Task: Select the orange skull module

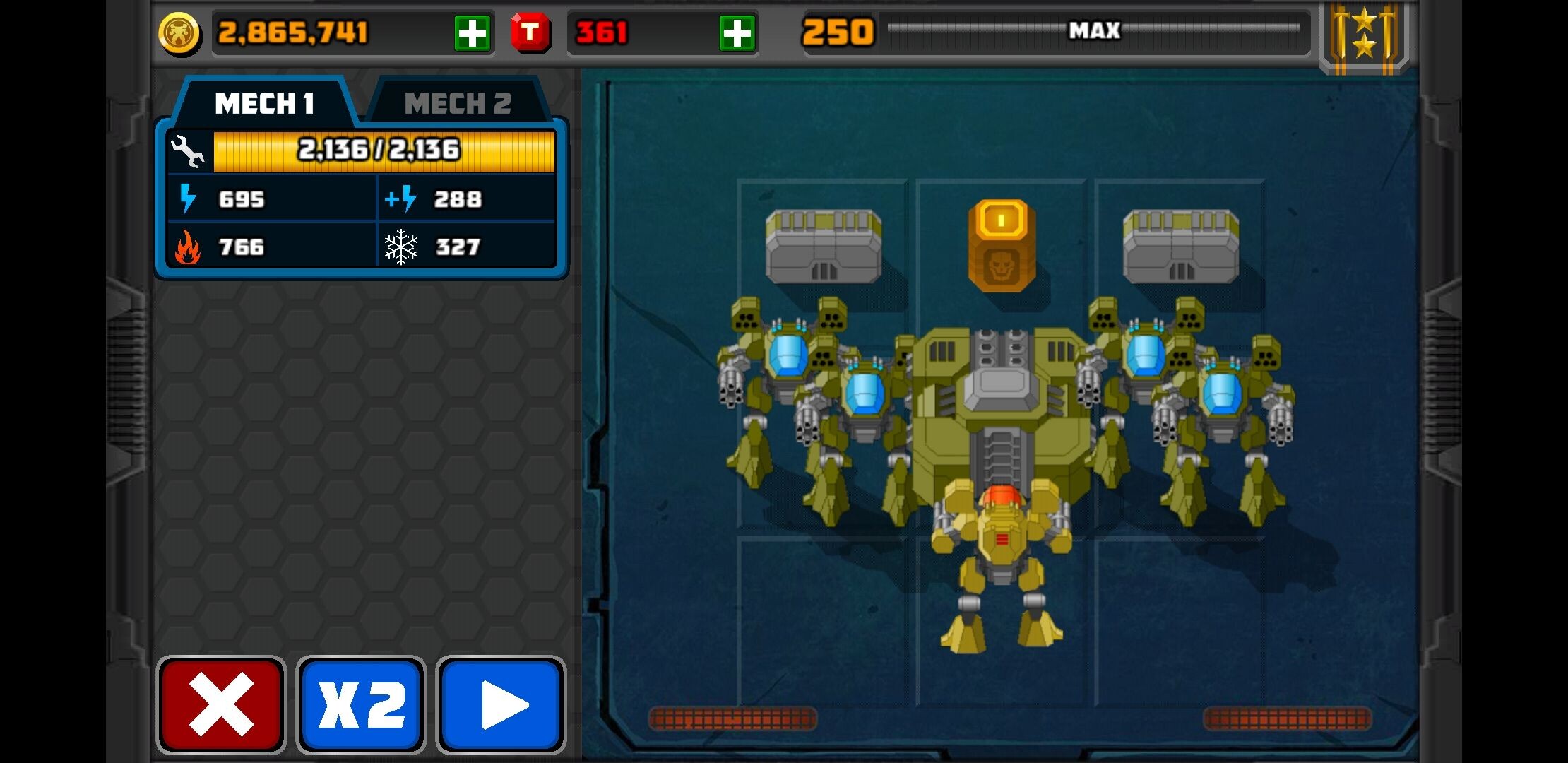Action: [1002, 245]
